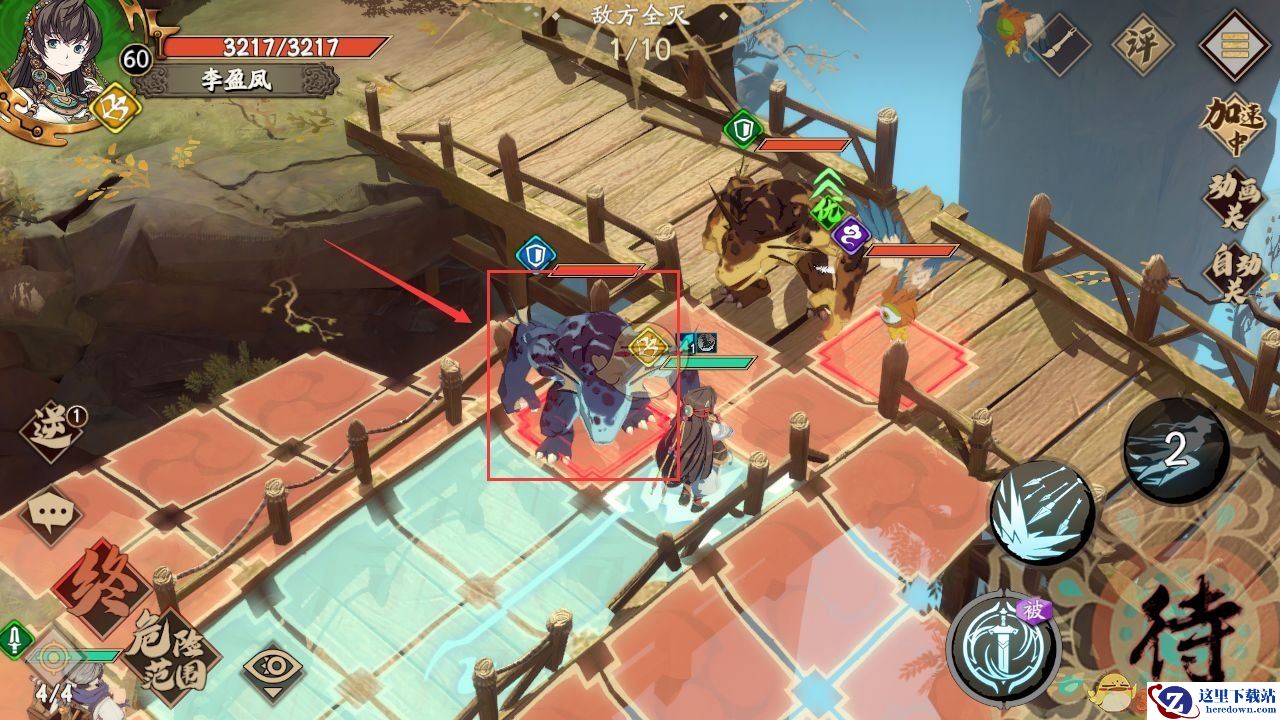Toggle the 自动关 auto-battle button

click(x=1233, y=268)
